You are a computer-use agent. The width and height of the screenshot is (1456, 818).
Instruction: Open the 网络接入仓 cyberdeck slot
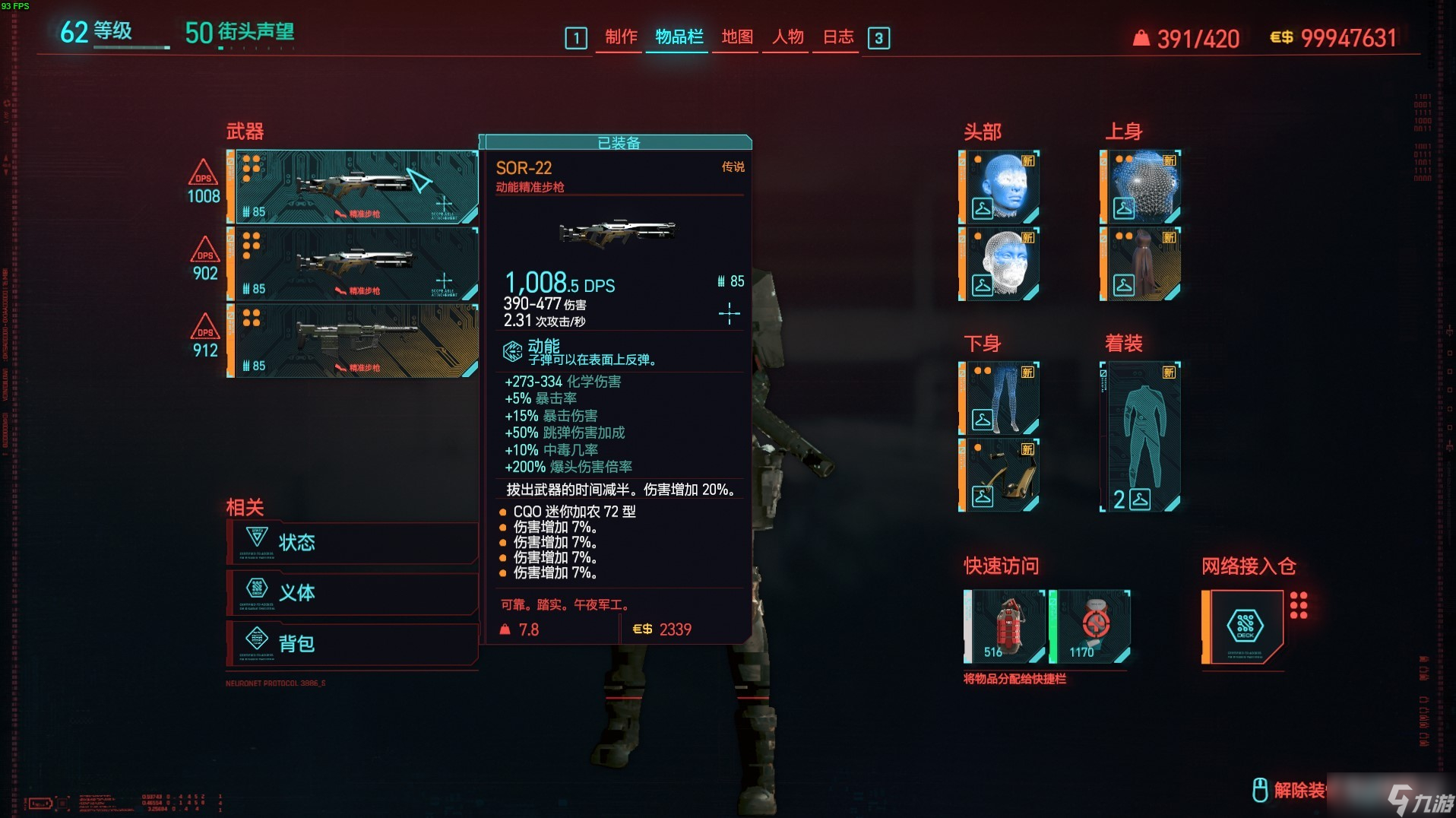[x=1244, y=626]
